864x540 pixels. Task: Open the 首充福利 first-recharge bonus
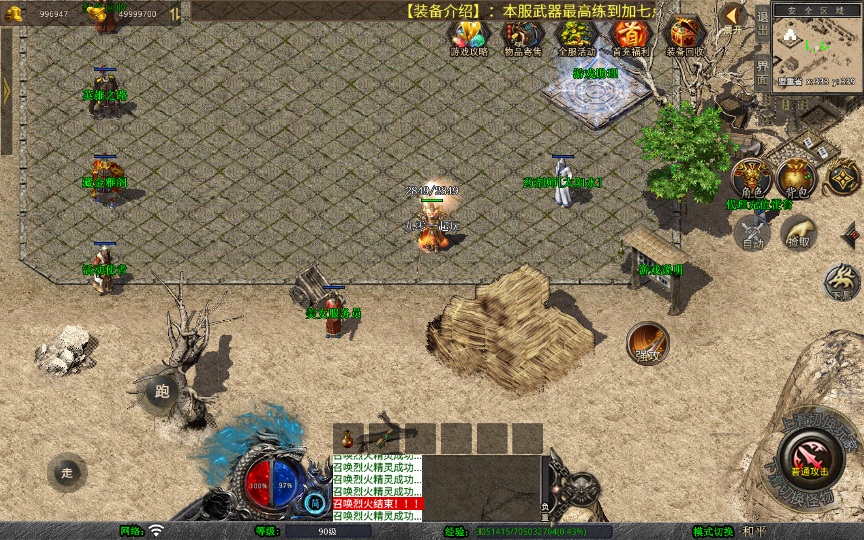coord(630,37)
